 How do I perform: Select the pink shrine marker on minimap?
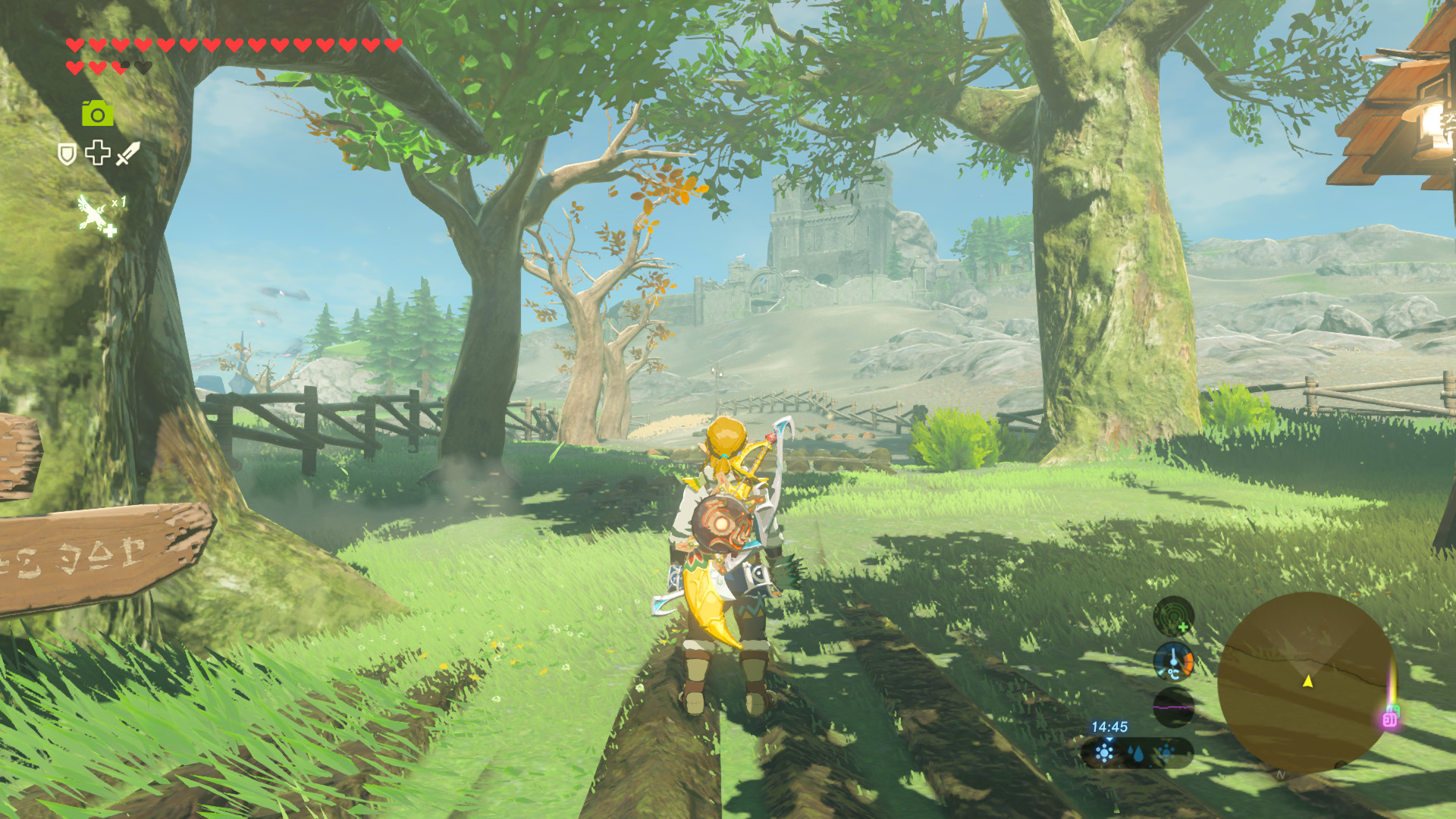click(1389, 718)
